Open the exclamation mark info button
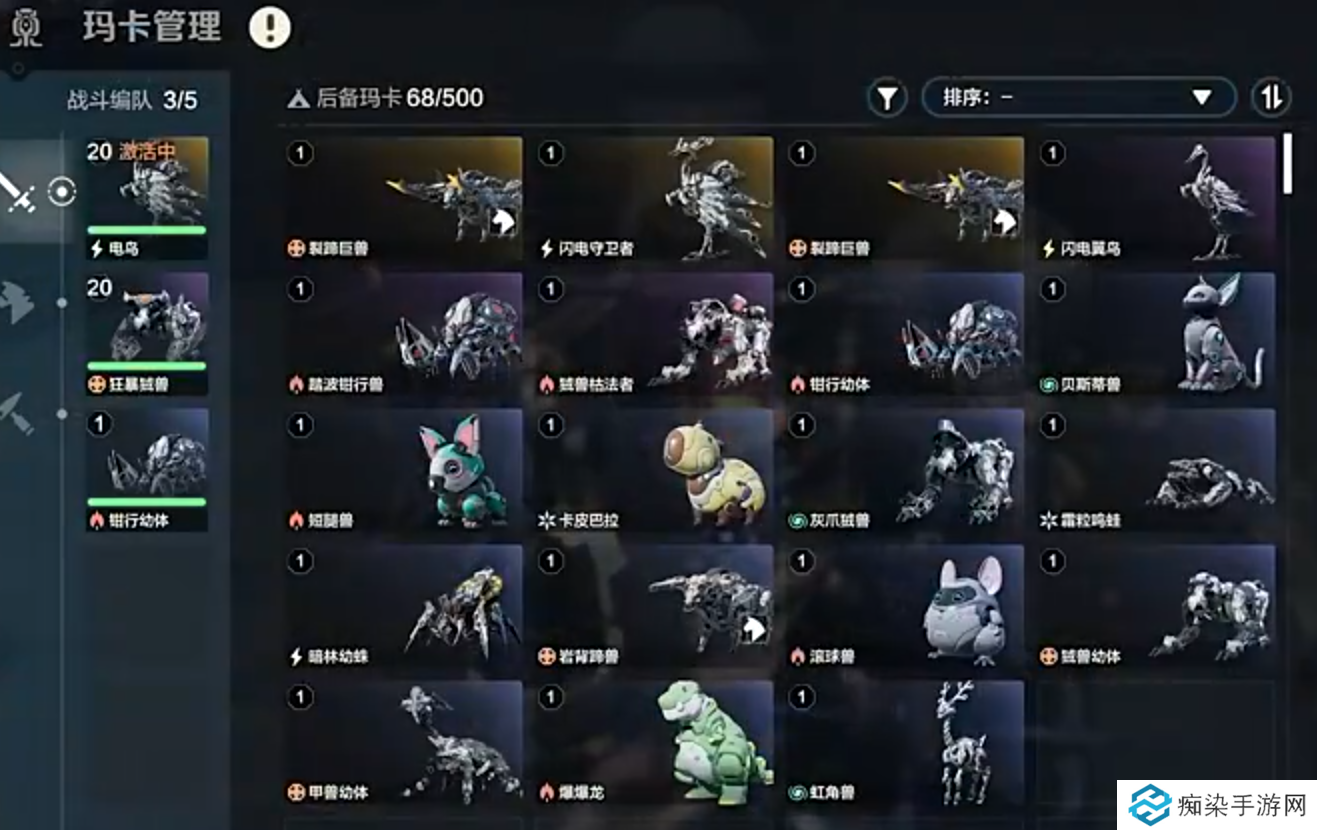 click(x=269, y=27)
